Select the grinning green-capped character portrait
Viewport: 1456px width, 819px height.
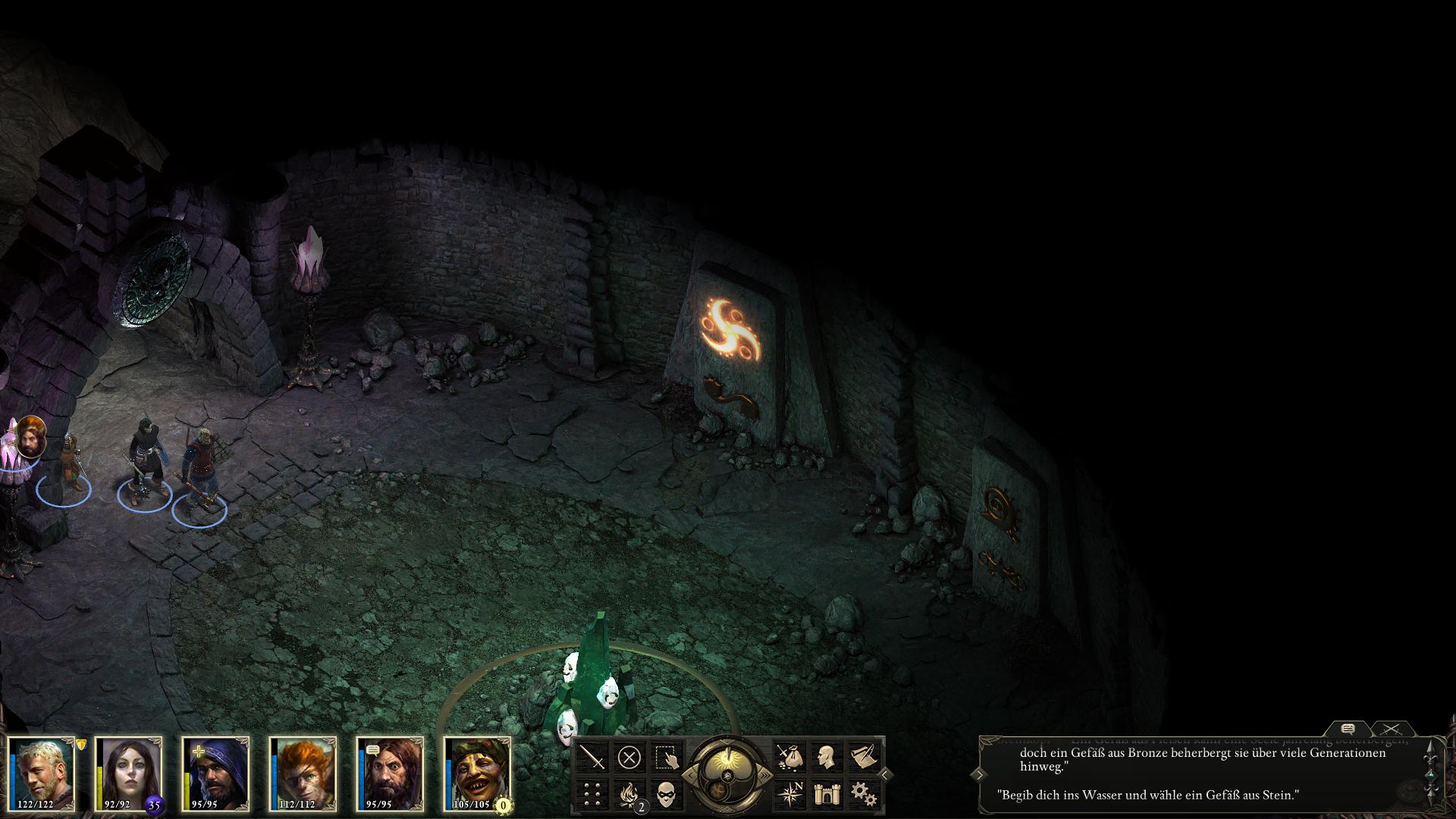(x=478, y=772)
